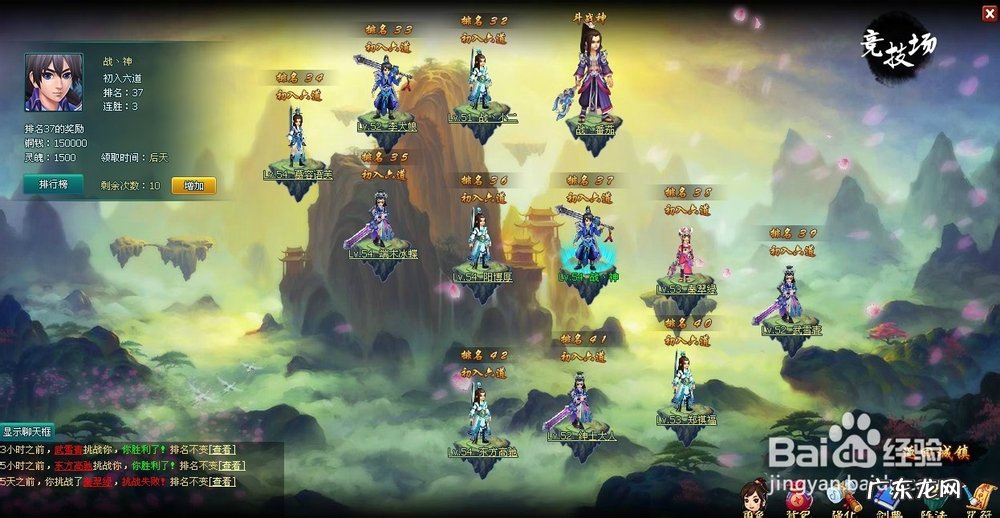Open the 排行榜 ranking list
The width and height of the screenshot is (1000, 518).
53,185
